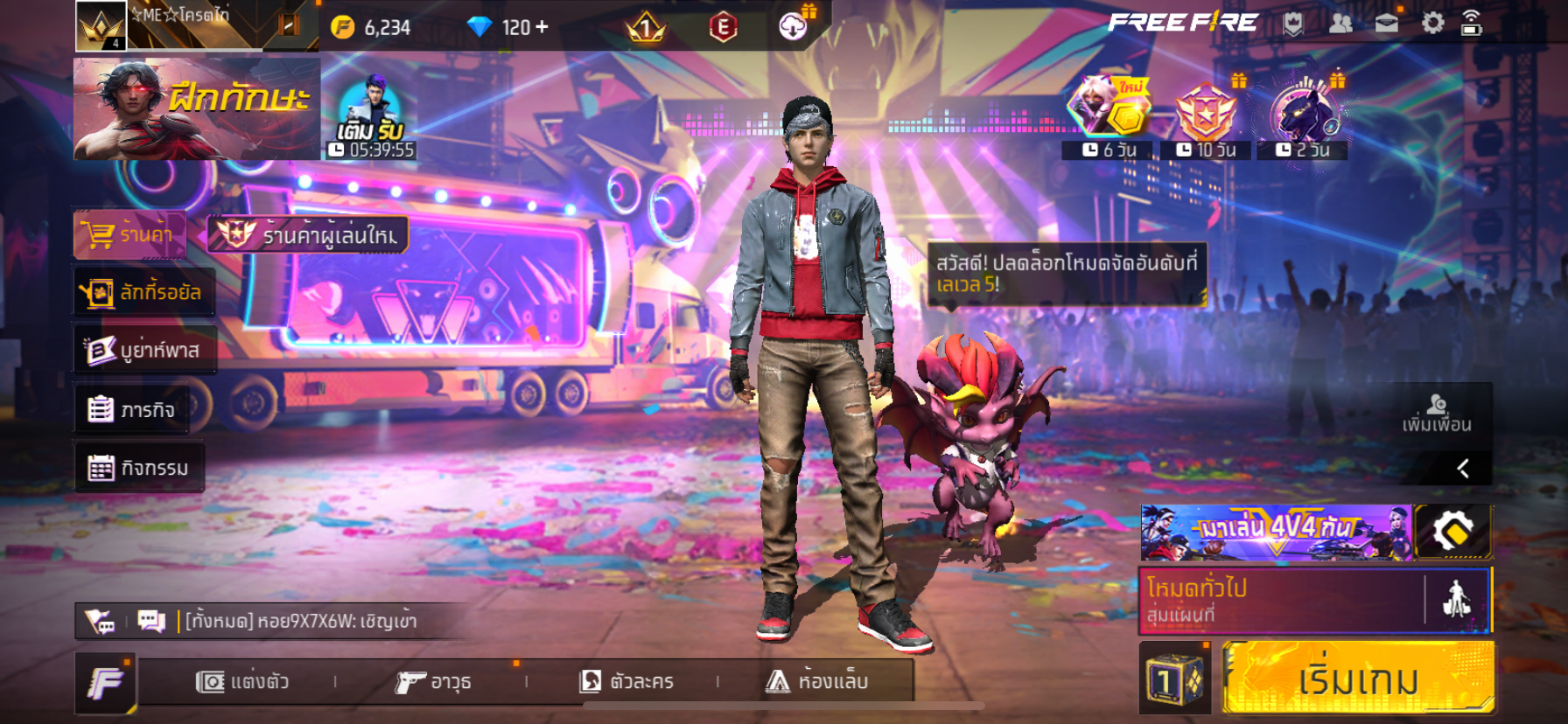Image resolution: width=1568 pixels, height=724 pixels.
Task: Open the ลักกี้รอยัล Luck Royale menu
Action: [144, 292]
